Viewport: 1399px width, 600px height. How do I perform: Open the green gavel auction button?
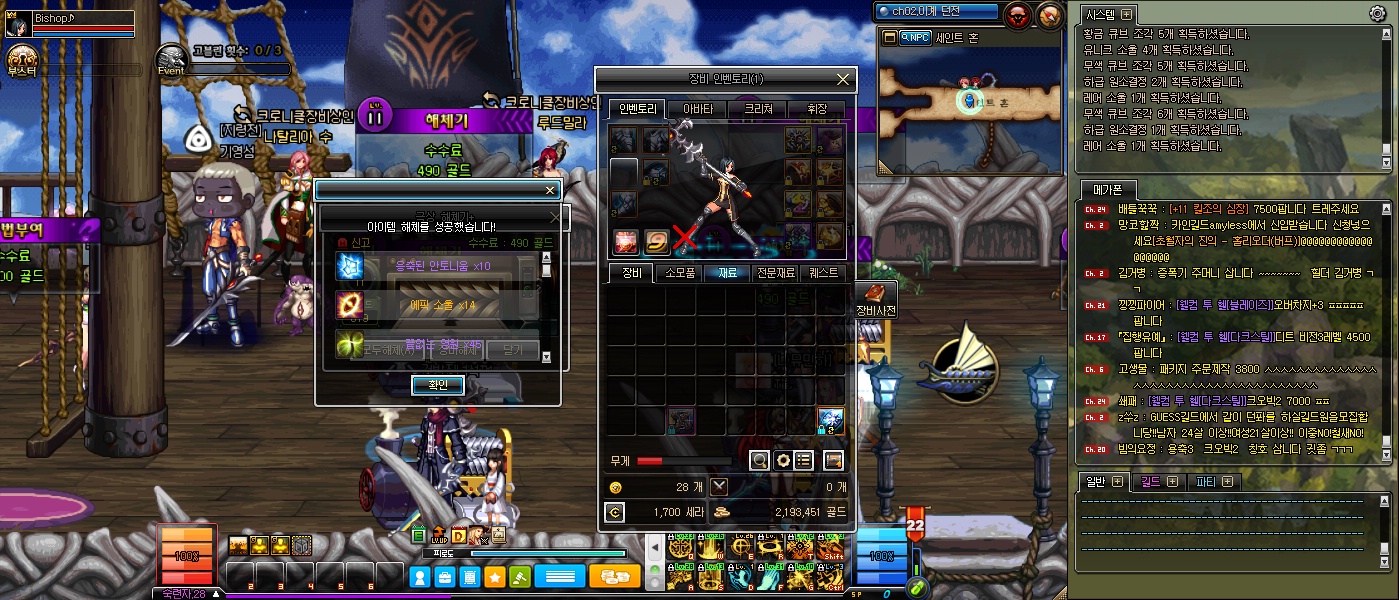[520, 577]
